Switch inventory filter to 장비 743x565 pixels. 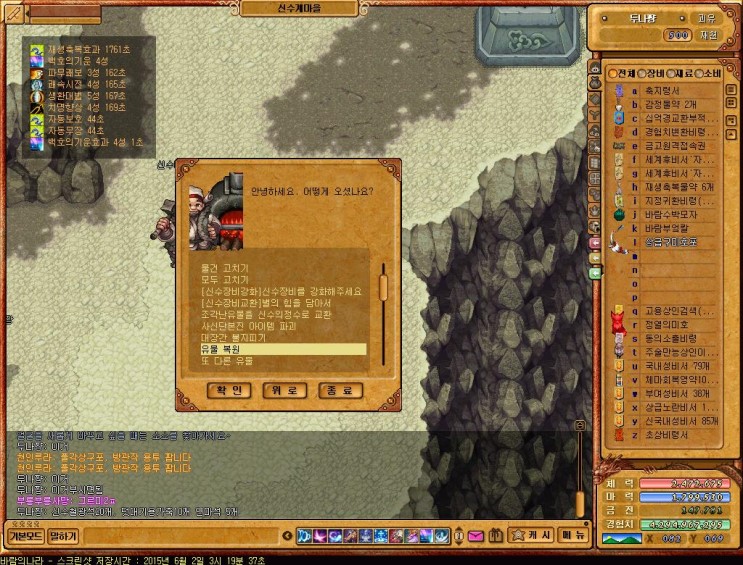(650, 74)
